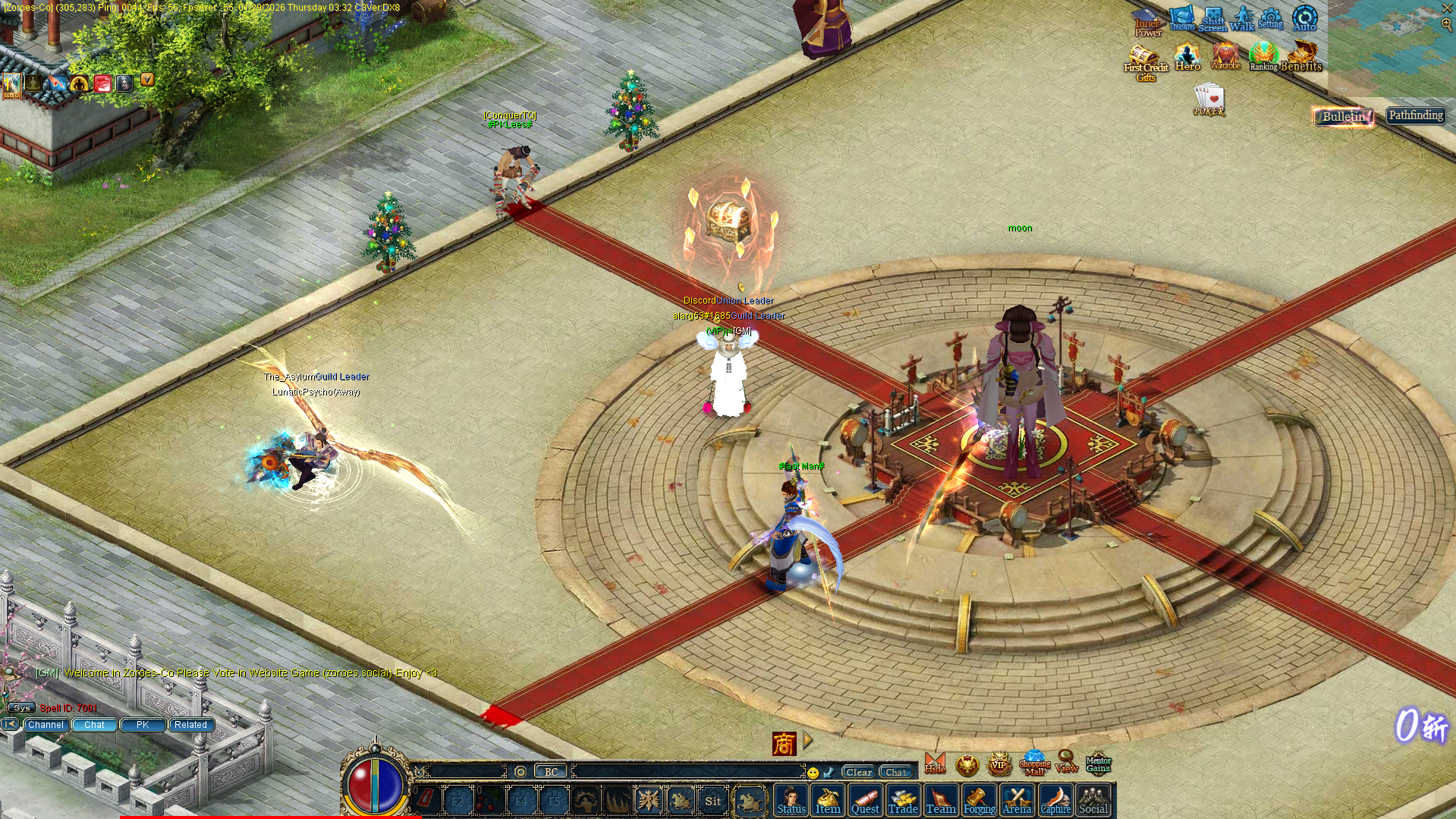Toggle the Auto mode icon
This screenshot has height=819, width=1456.
pos(1305,18)
